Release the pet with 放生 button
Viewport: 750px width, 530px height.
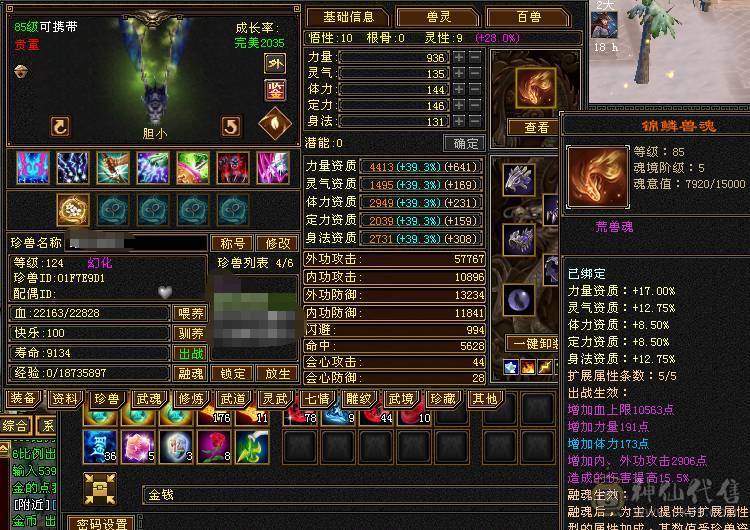coord(276,373)
